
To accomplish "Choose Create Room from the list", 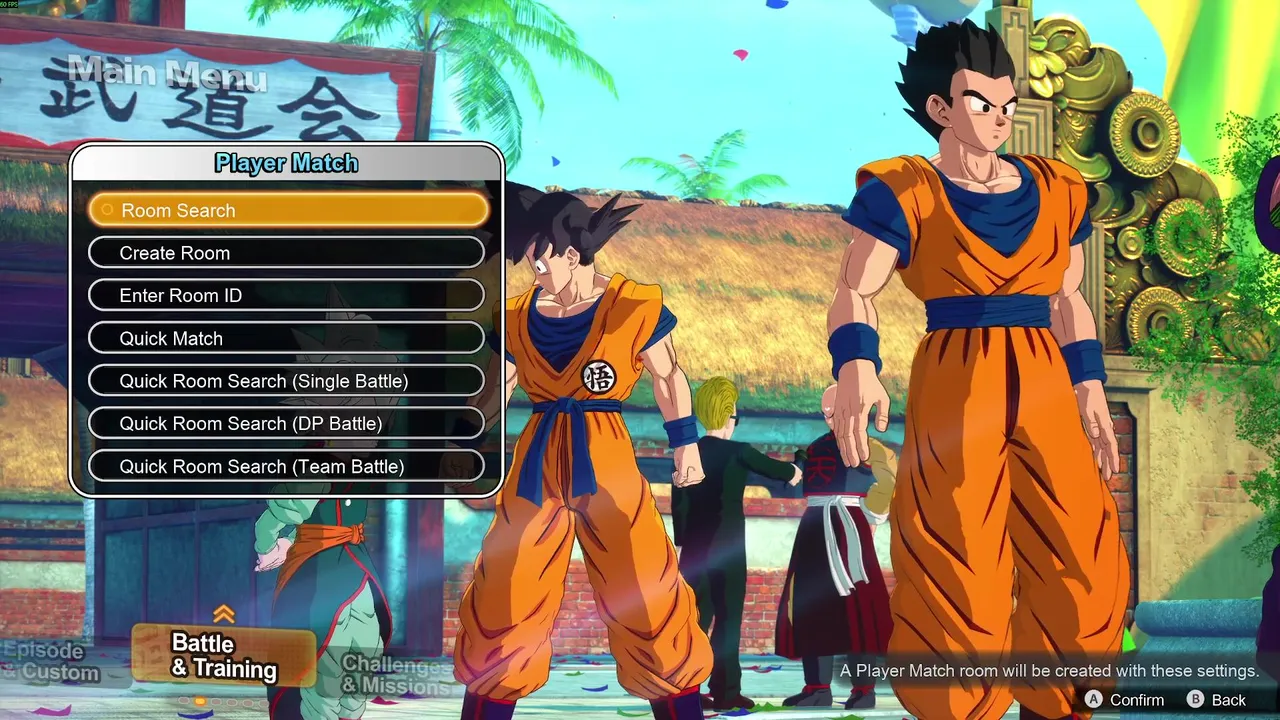I will 286,253.
